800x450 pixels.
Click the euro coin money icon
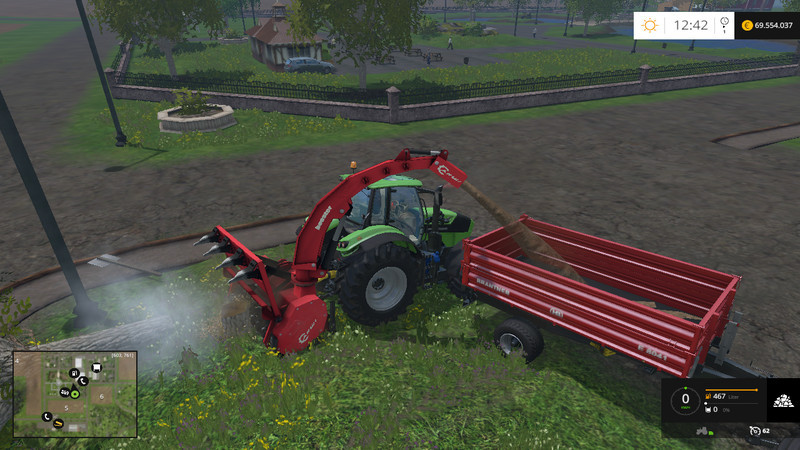(x=747, y=25)
